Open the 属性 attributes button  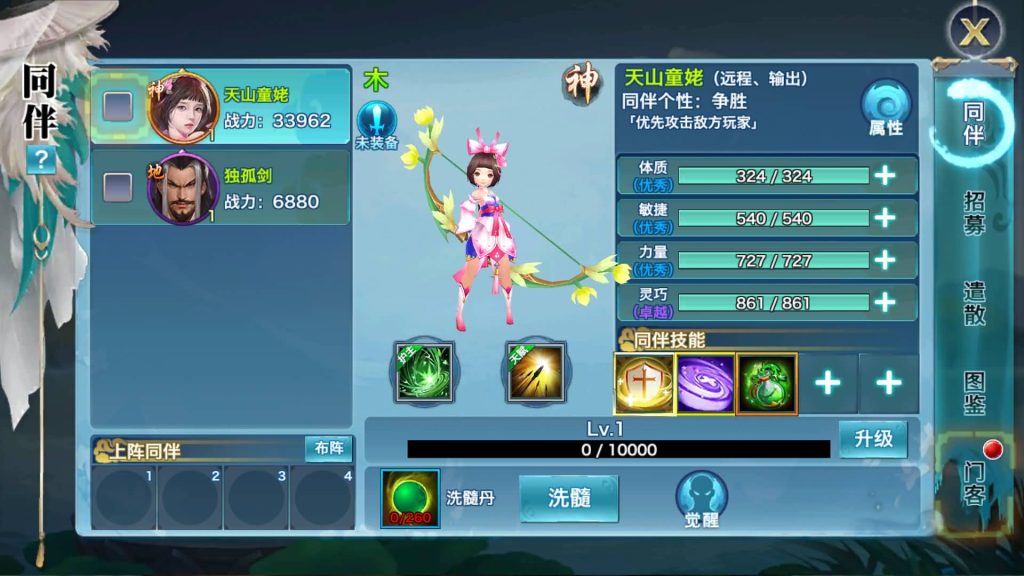pos(885,108)
